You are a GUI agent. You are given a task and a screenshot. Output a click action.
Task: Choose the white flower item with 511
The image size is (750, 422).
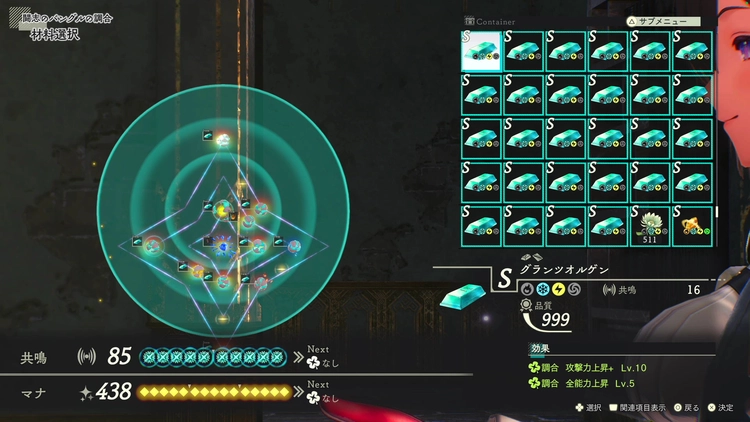point(652,225)
